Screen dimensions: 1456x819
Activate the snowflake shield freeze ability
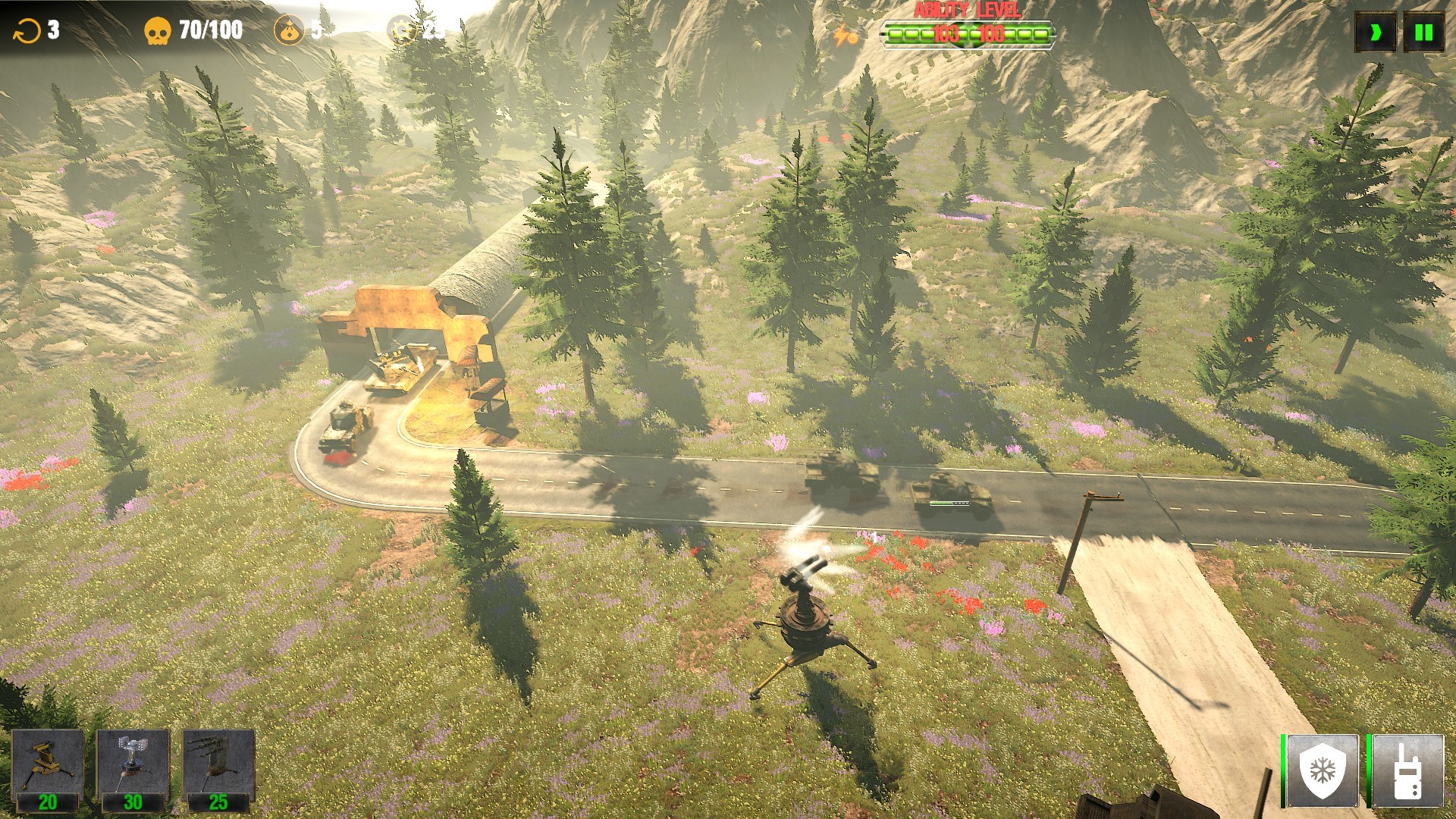click(x=1323, y=771)
